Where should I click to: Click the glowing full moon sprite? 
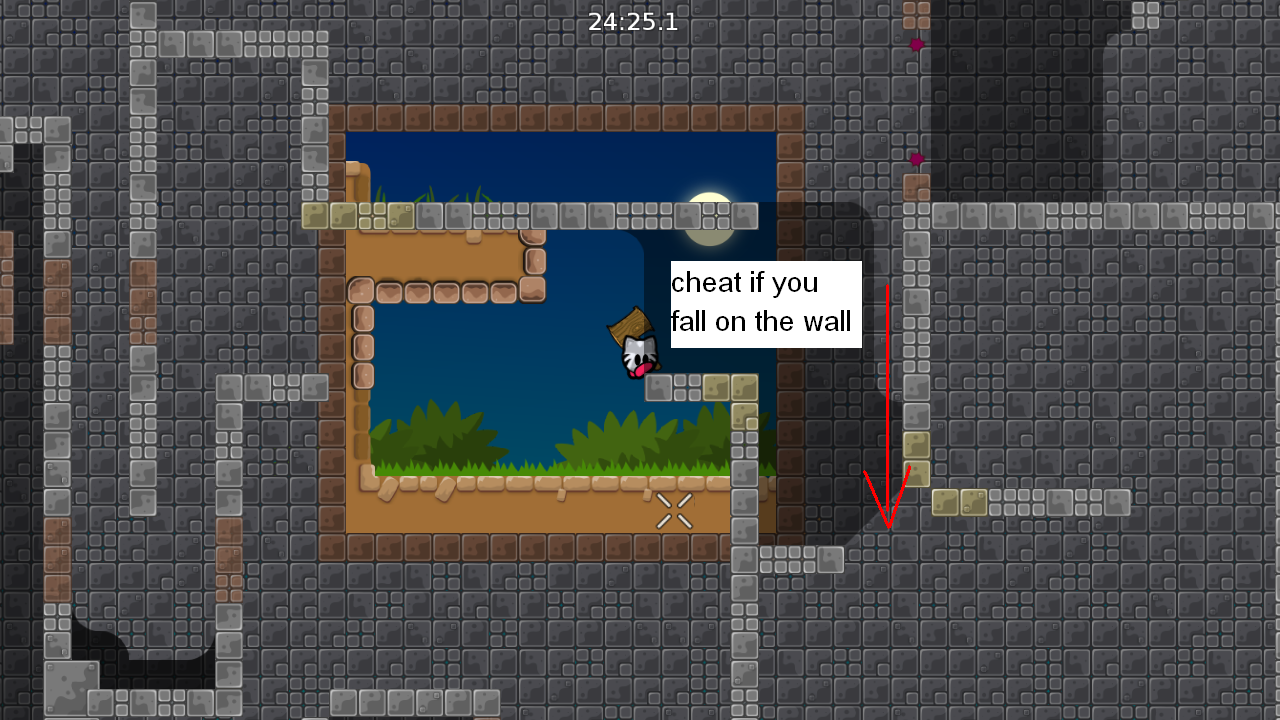pyautogui.click(x=709, y=219)
